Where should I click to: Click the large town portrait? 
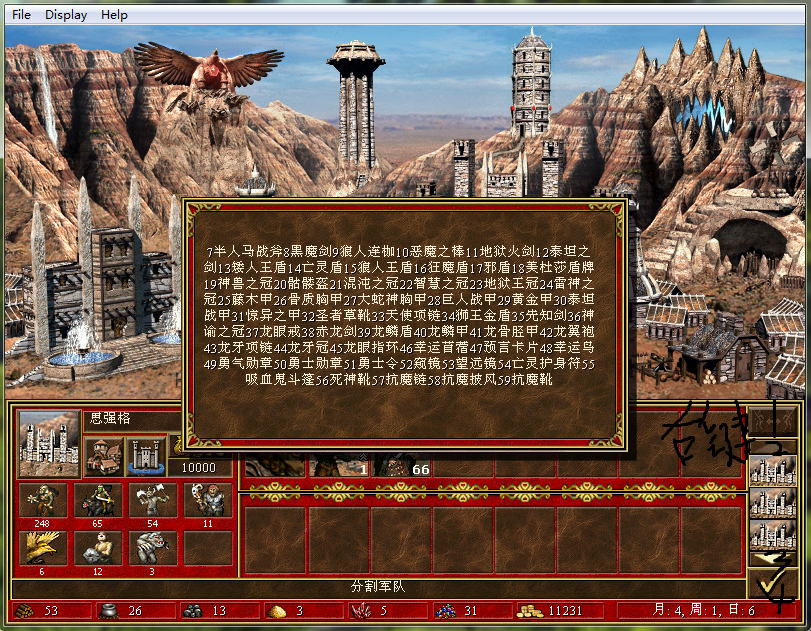(x=49, y=443)
